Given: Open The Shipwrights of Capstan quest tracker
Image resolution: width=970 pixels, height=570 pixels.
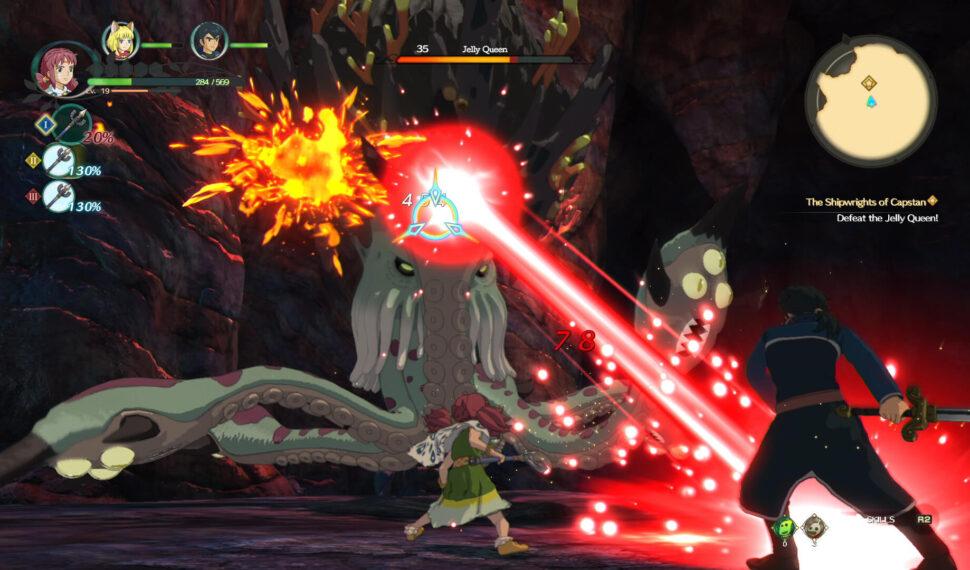Looking at the screenshot, I should point(870,202).
